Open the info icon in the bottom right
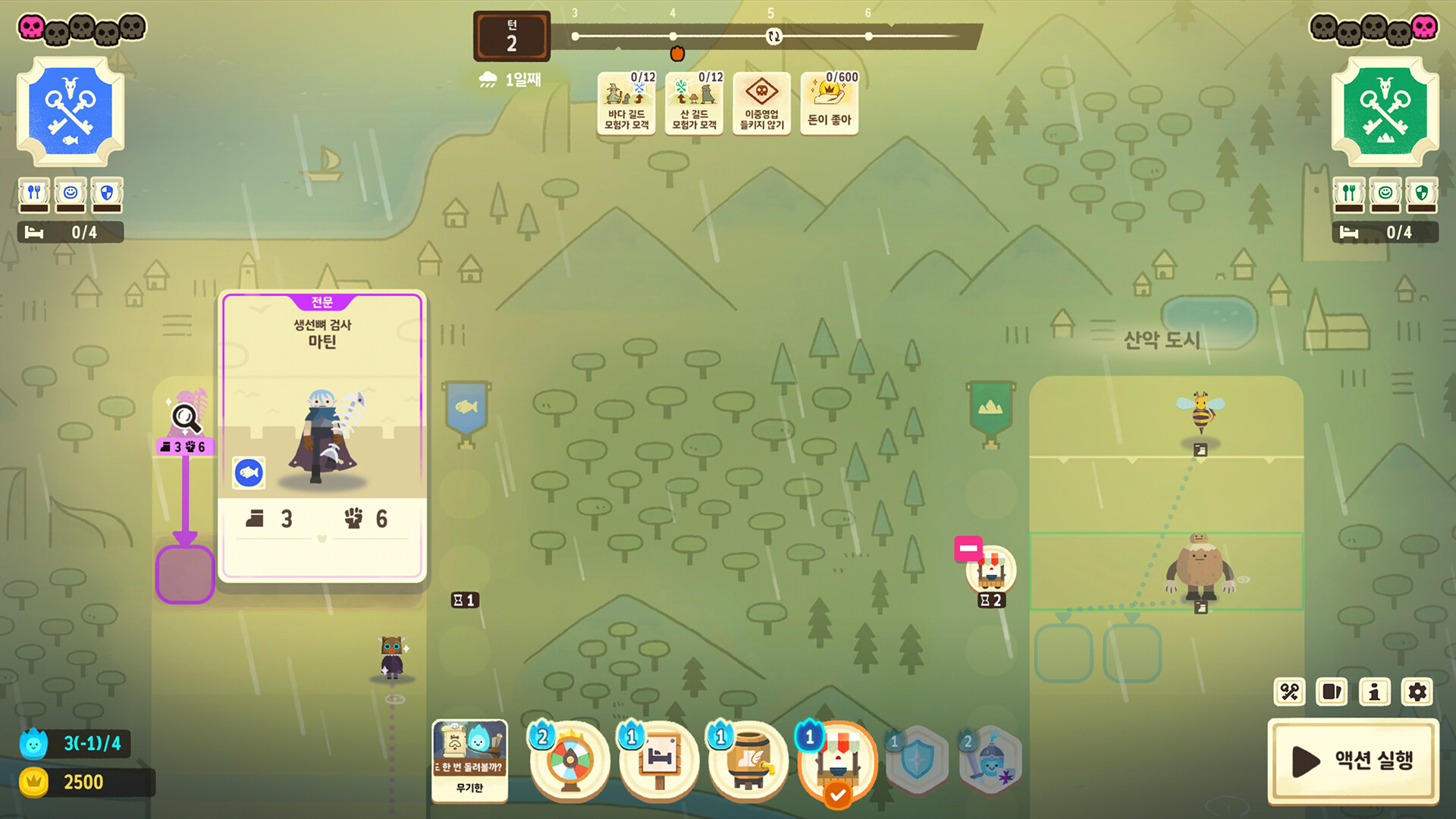The width and height of the screenshot is (1456, 819). (x=1374, y=692)
